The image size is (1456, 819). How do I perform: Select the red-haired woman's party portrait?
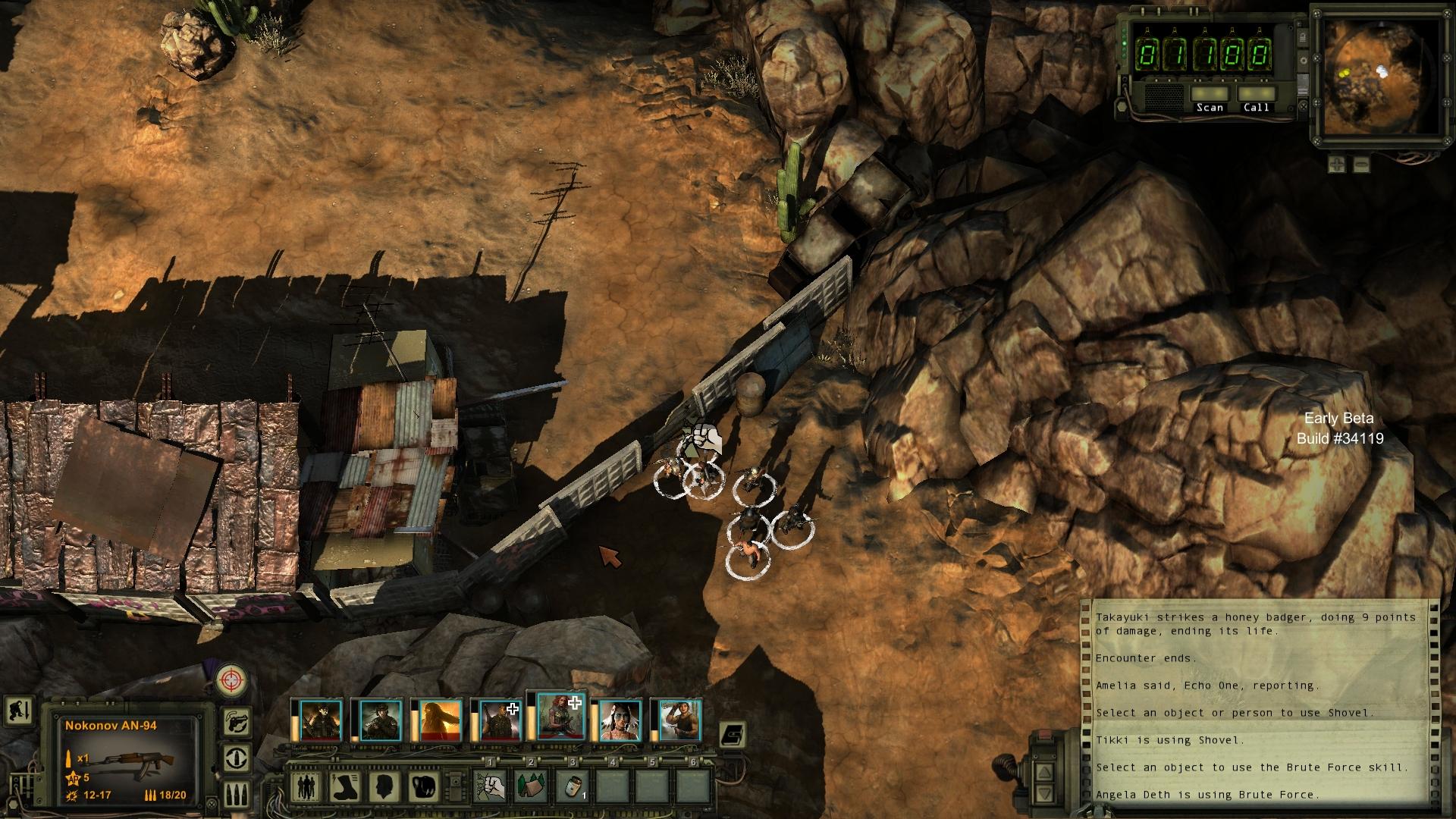click(x=560, y=717)
